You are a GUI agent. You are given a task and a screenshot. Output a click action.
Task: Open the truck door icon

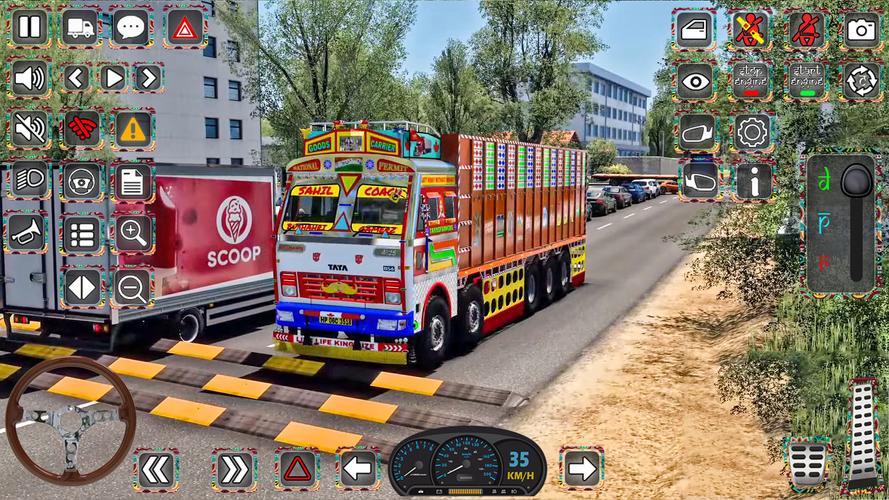coord(696,29)
